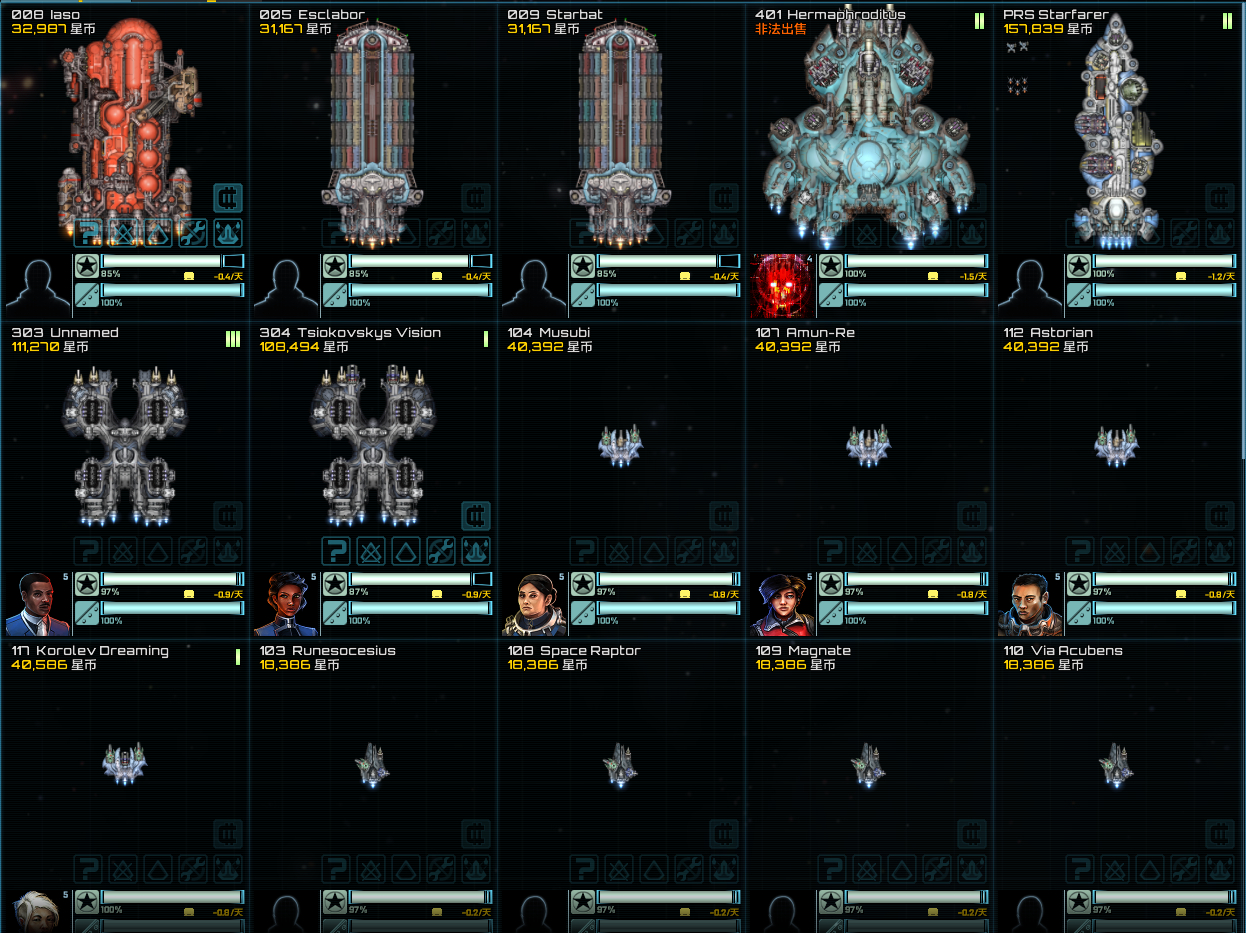This screenshot has height=933, width=1246.
Task: Click the officer portrait on 303 Unnamed
Action: pyautogui.click(x=38, y=604)
